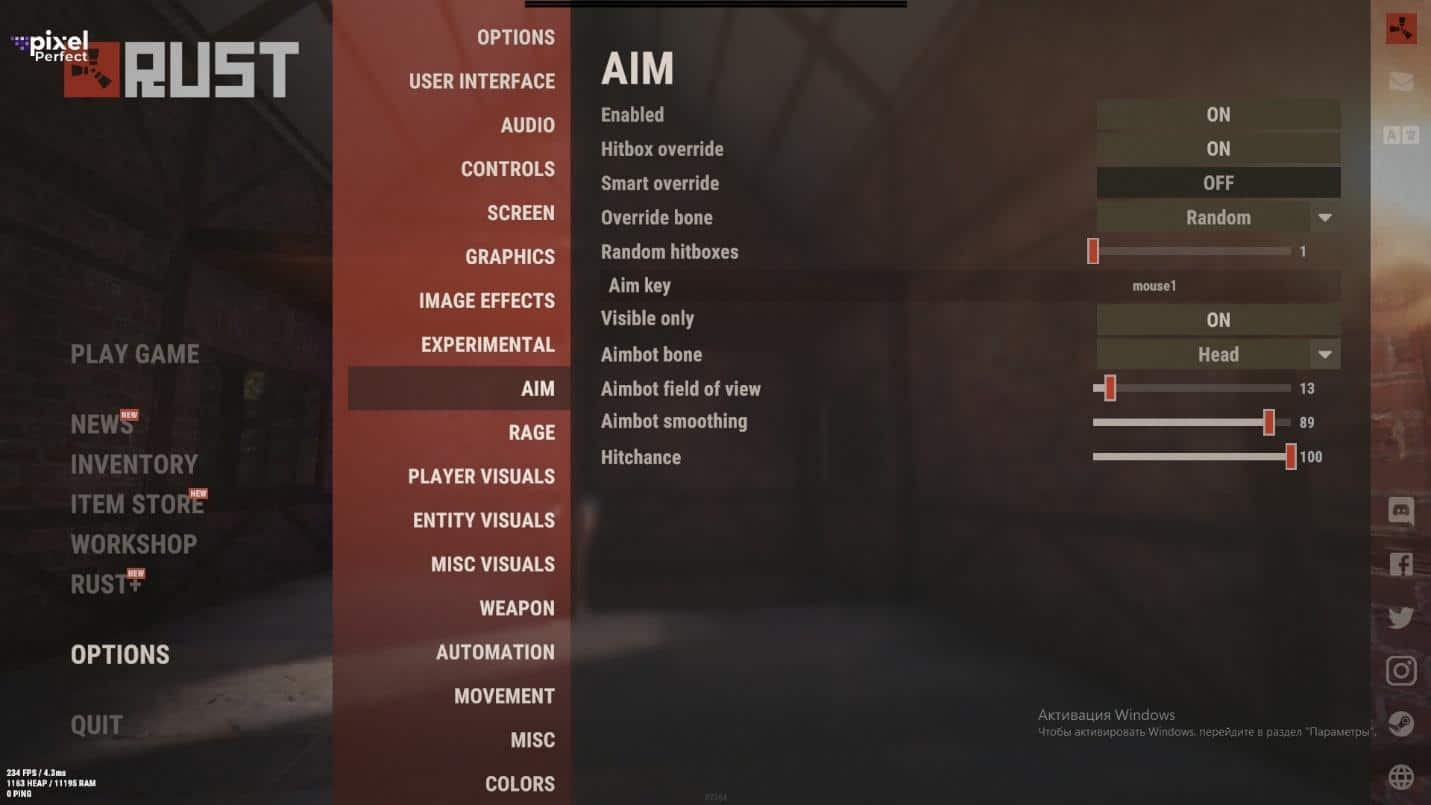Open the Override bone dropdown
Screen dimensions: 1431x805
pos(1325,217)
